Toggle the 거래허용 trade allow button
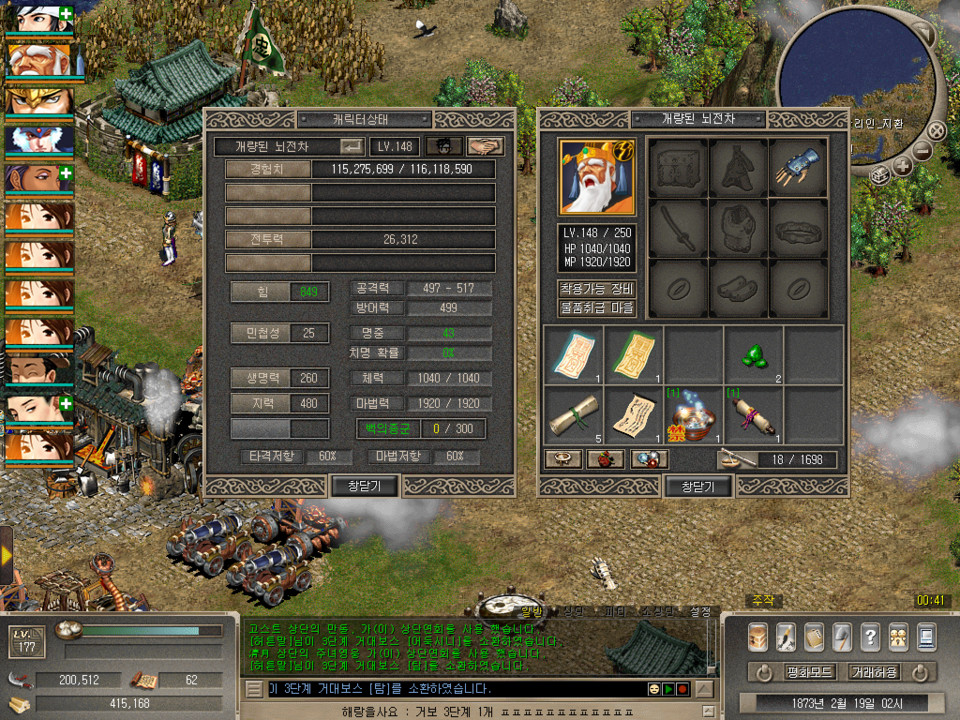Viewport: 960px width, 720px height. [873, 672]
